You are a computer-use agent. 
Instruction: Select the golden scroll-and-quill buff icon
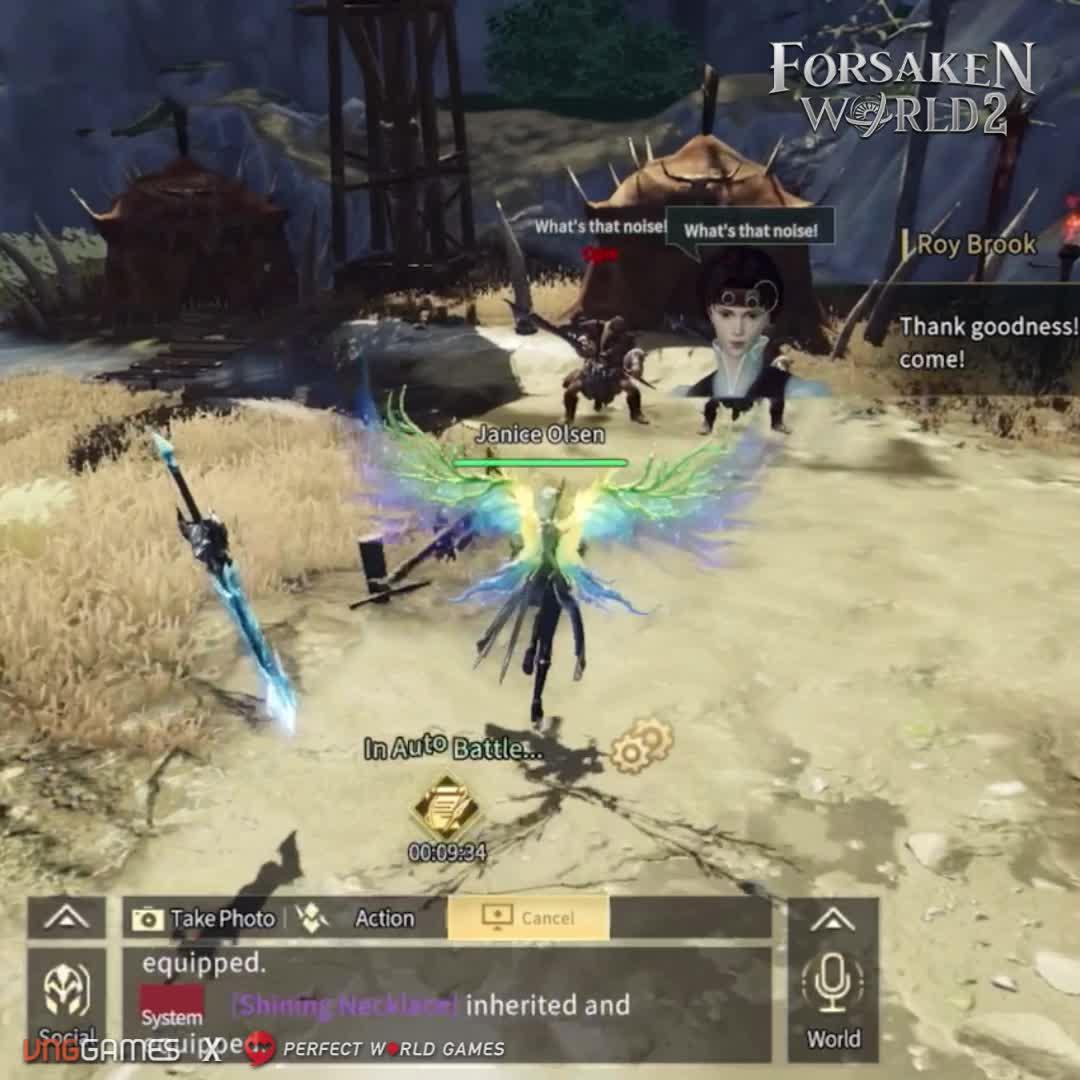(446, 807)
